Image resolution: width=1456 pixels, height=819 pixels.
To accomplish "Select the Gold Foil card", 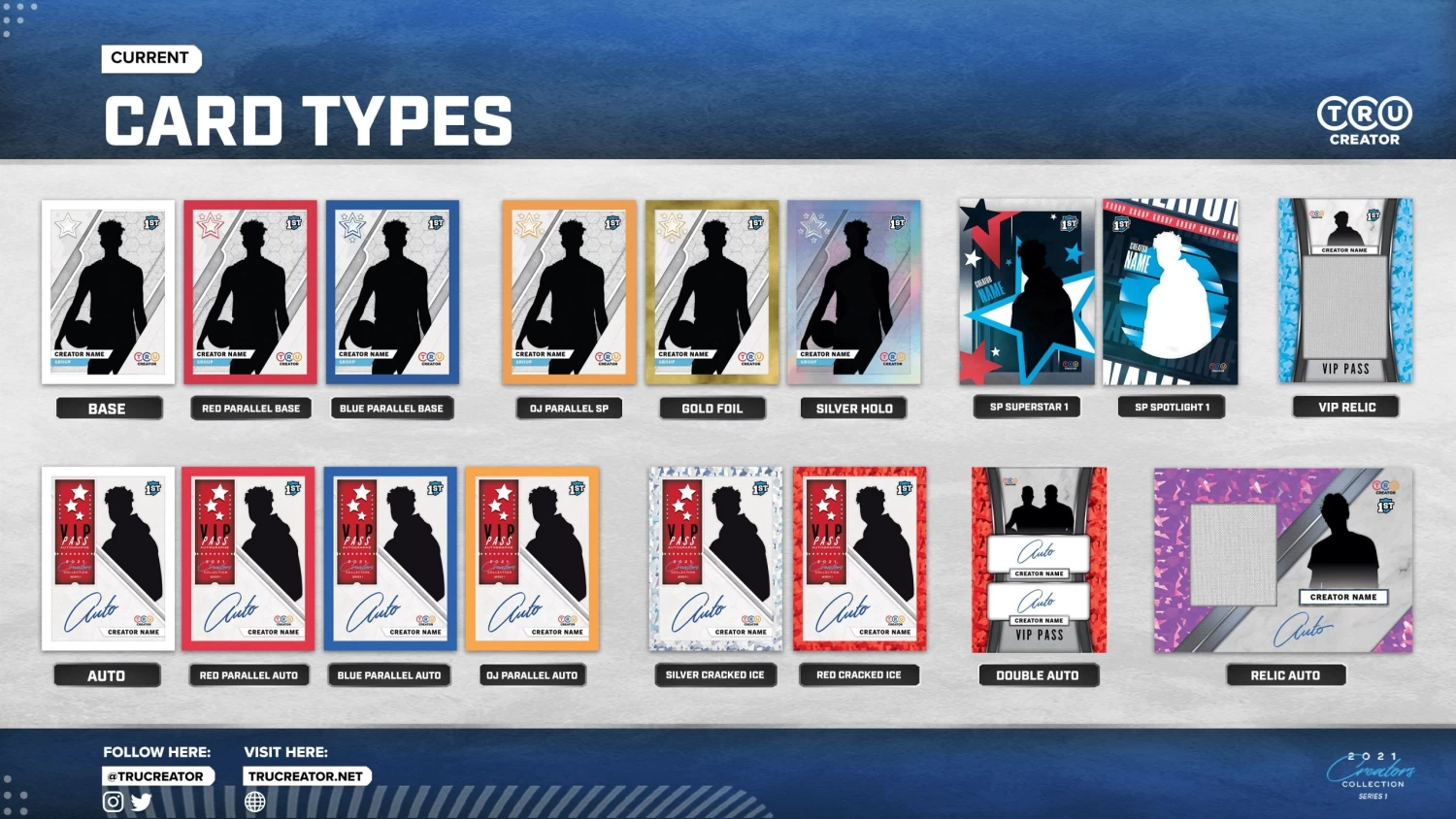I will tap(711, 291).
